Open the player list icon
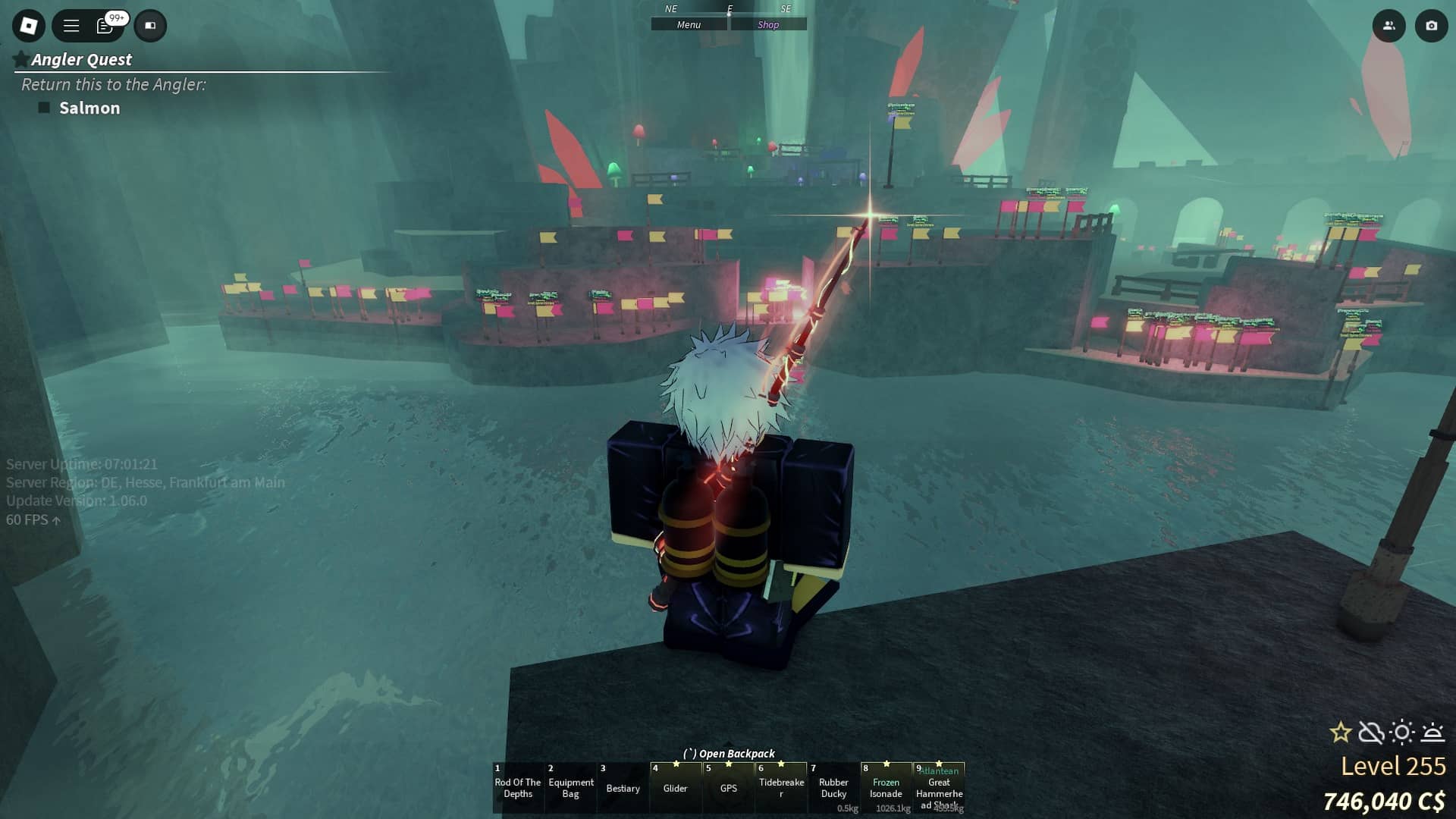Image resolution: width=1456 pixels, height=819 pixels. [x=1389, y=26]
